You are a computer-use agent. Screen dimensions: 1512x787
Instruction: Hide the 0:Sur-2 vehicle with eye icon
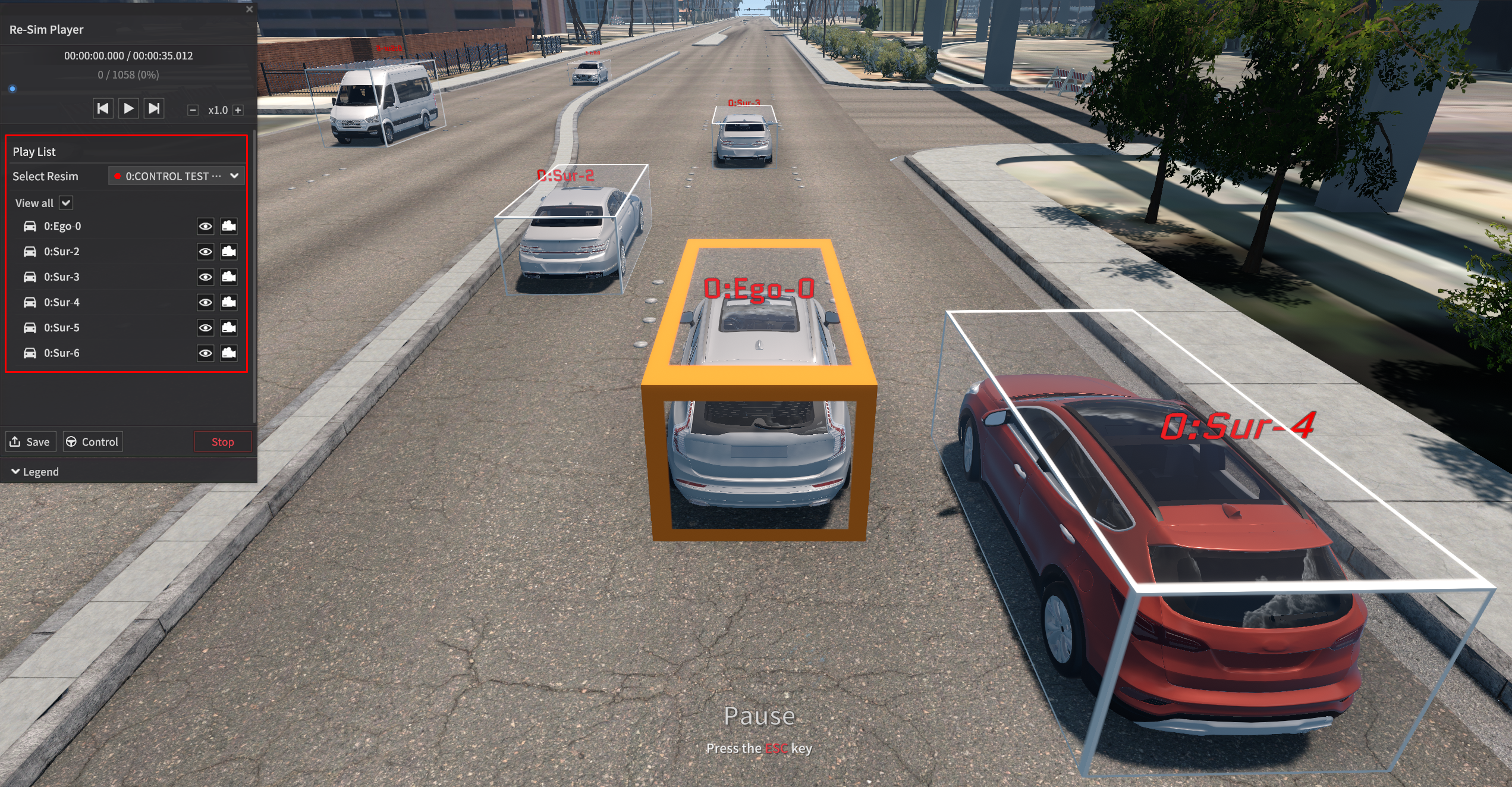(x=205, y=252)
